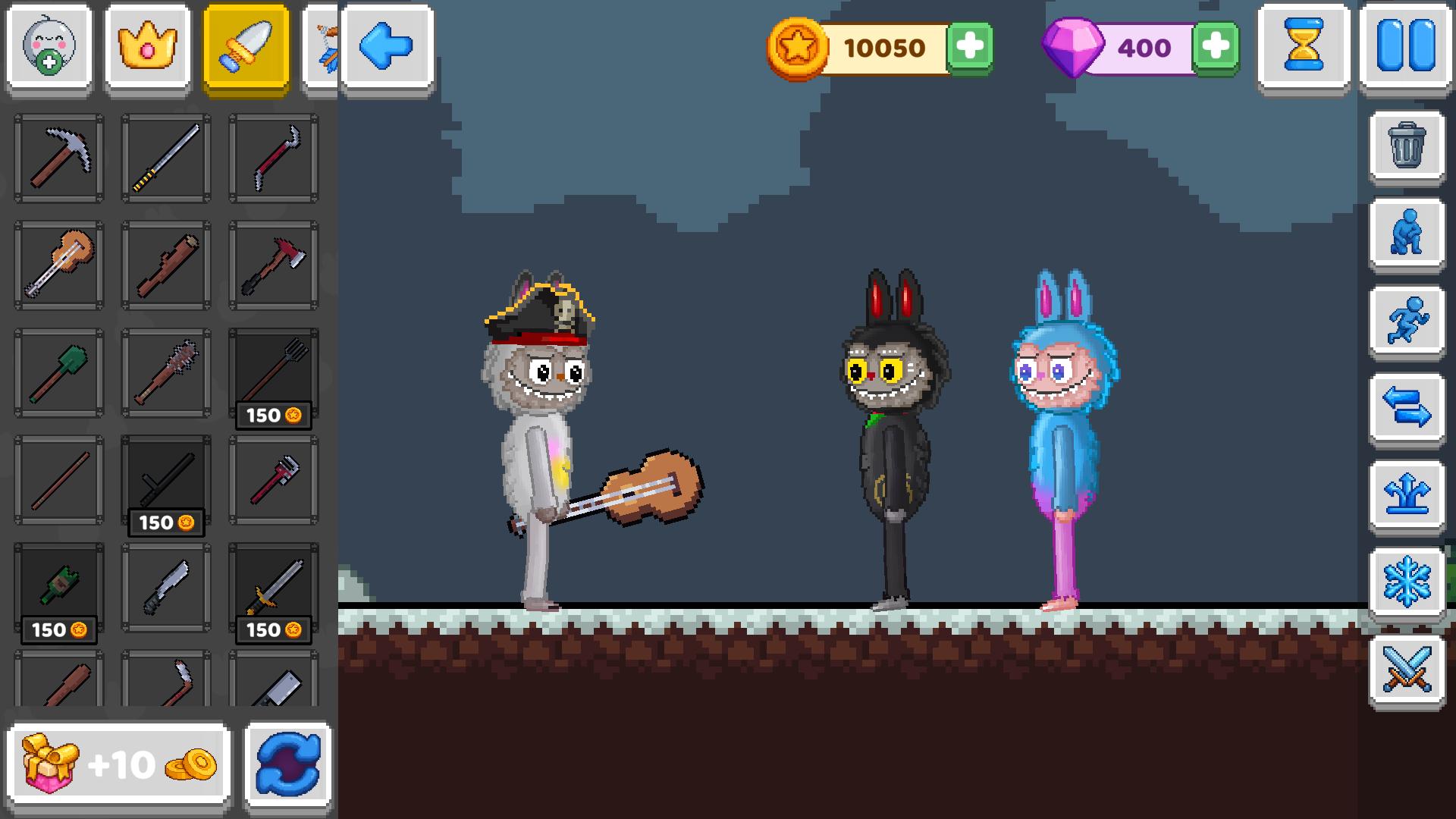Select the shovel weapon
Image resolution: width=1456 pixels, height=819 pixels.
(x=57, y=372)
